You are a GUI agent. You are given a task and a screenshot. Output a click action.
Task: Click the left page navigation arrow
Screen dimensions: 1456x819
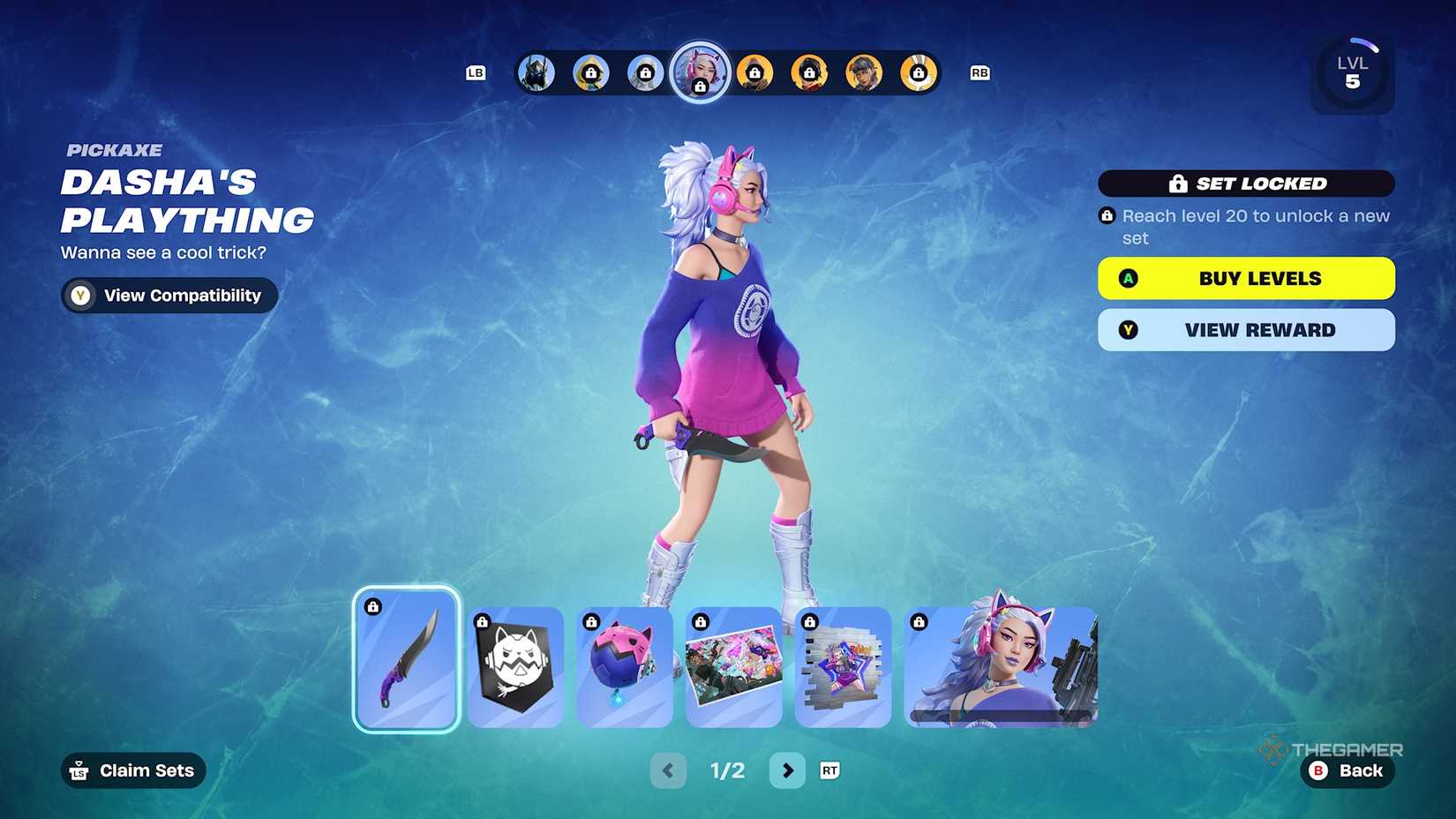point(668,770)
